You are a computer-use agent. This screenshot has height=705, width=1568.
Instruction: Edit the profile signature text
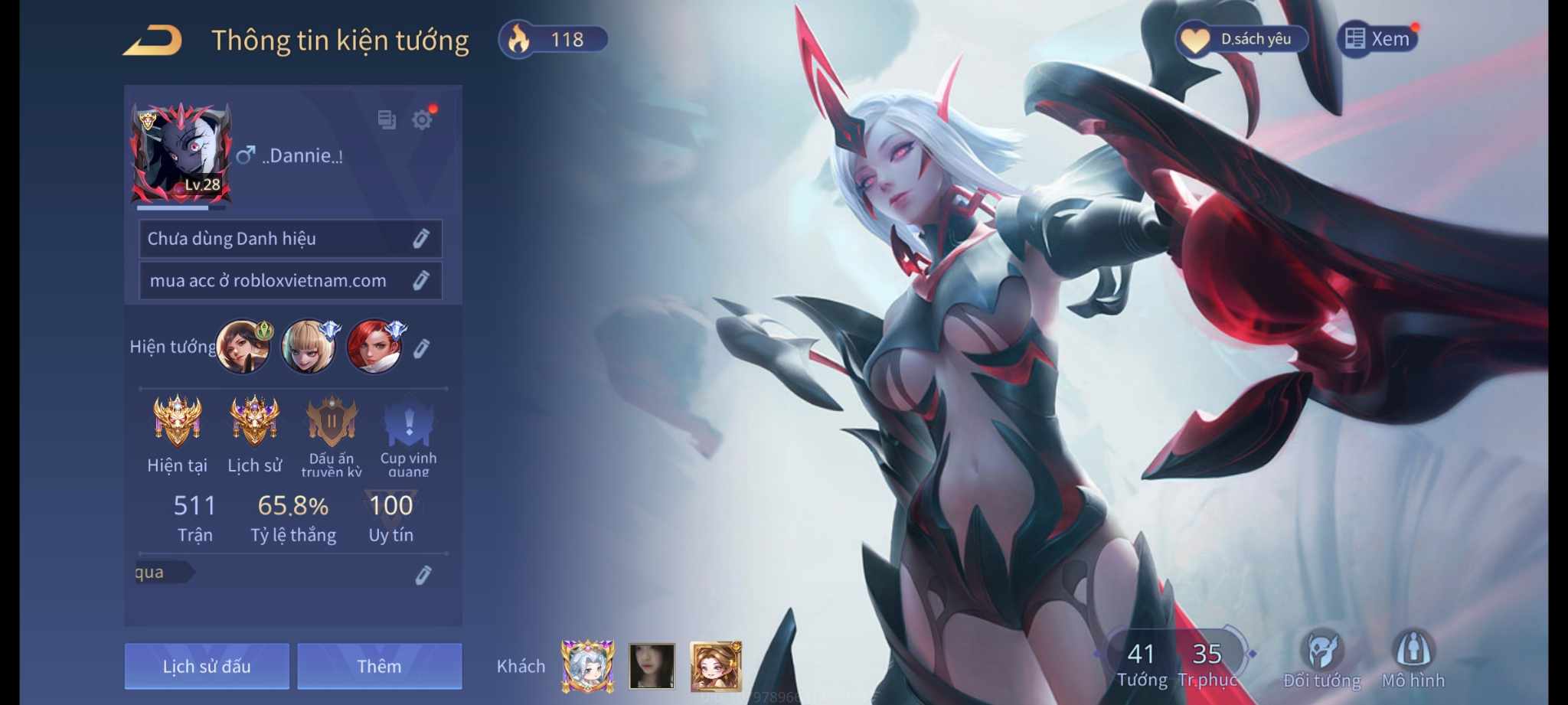[x=420, y=281]
